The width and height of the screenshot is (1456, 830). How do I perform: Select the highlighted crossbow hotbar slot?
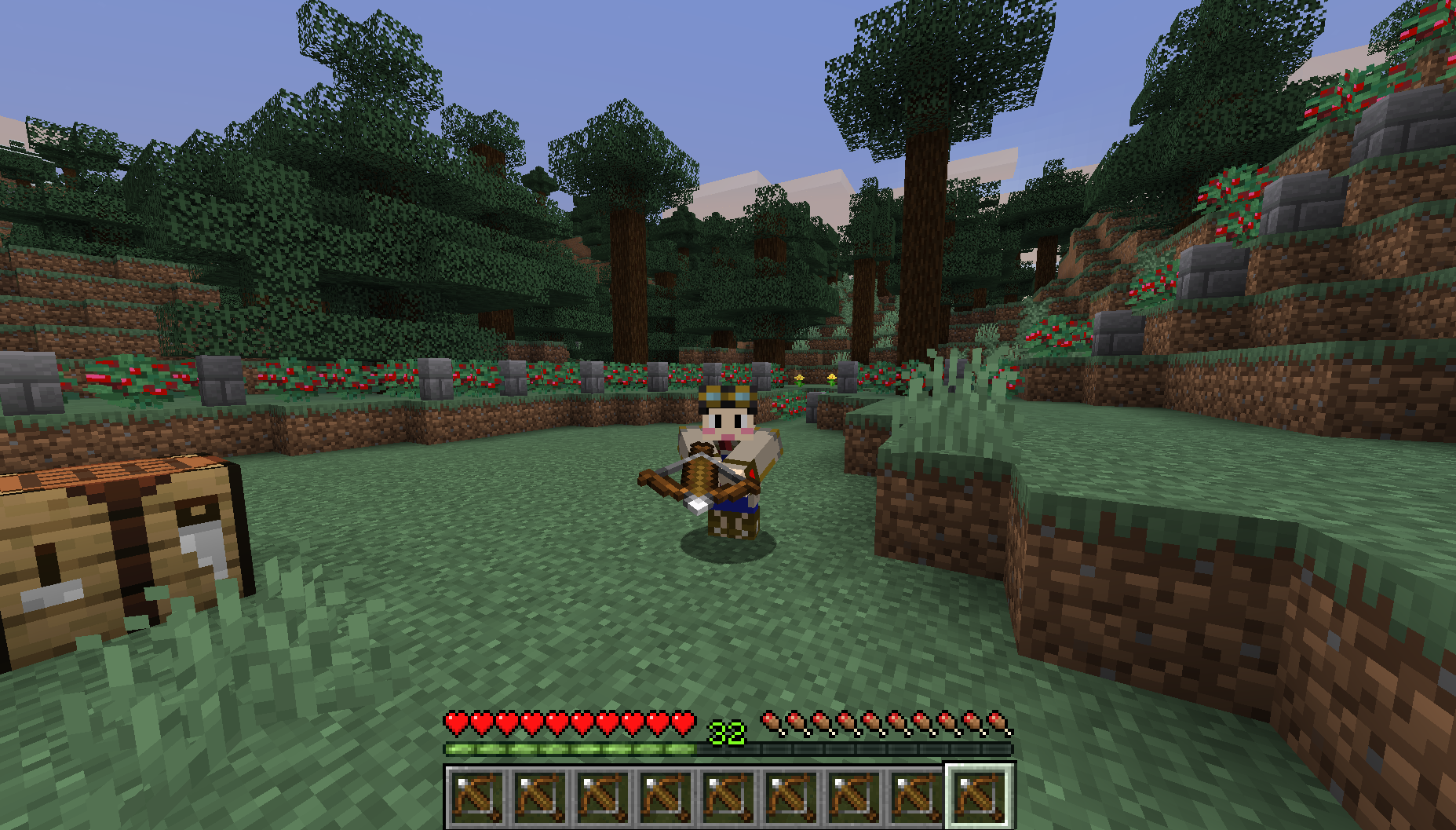(x=979, y=795)
